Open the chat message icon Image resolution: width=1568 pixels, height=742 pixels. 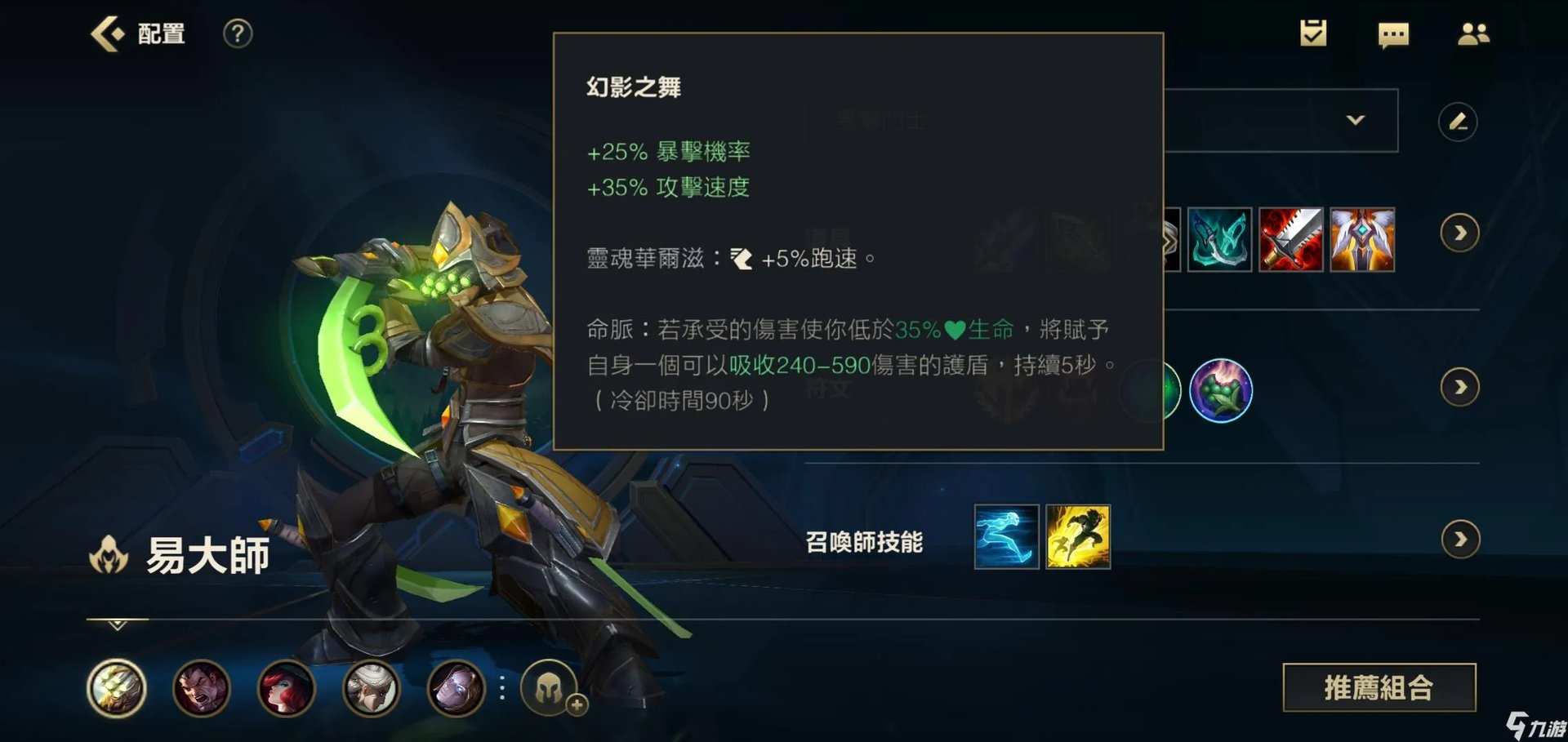(1393, 34)
